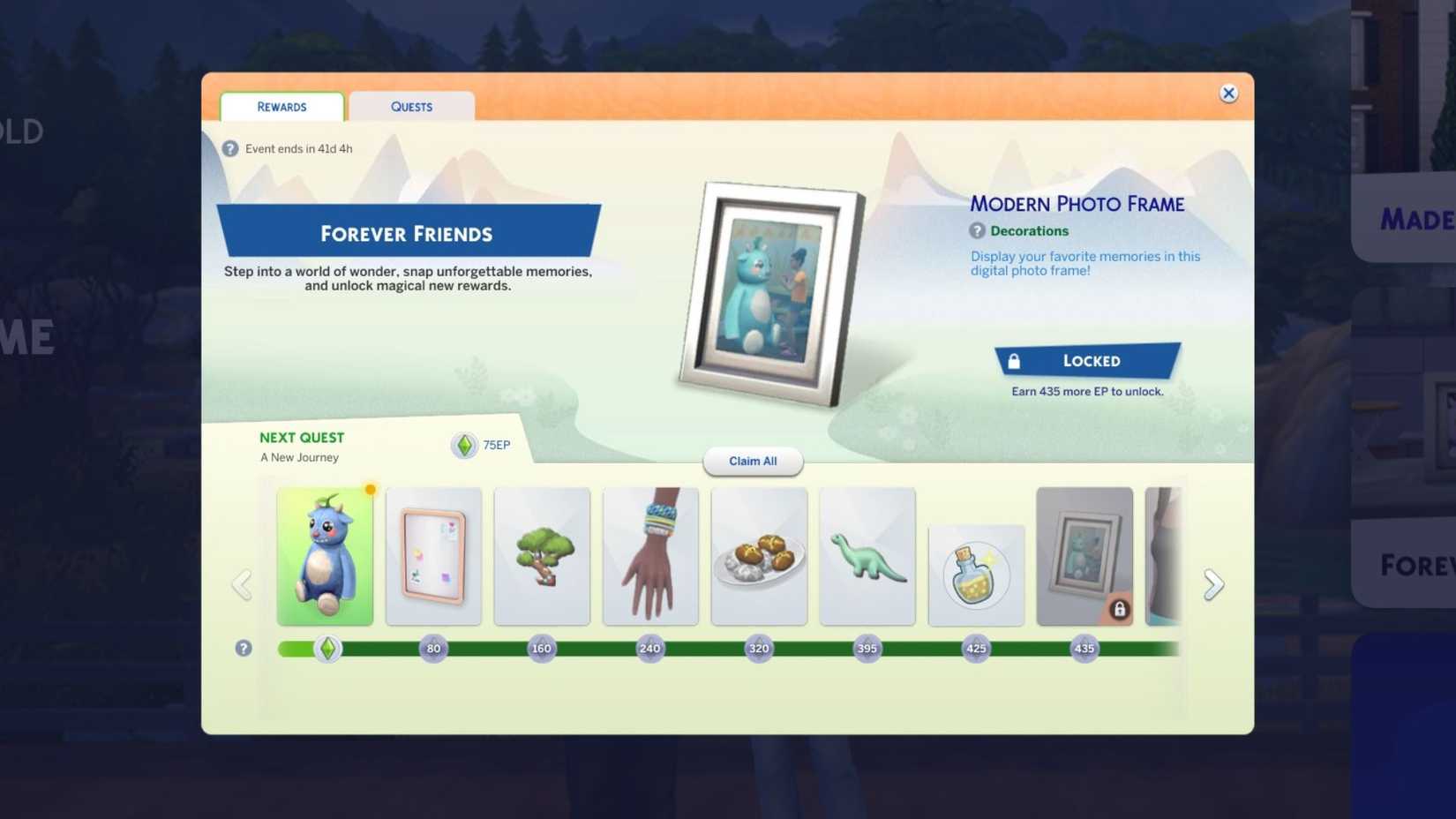Click the hot cross buns food reward
The width and height of the screenshot is (1456, 819).
759,556
